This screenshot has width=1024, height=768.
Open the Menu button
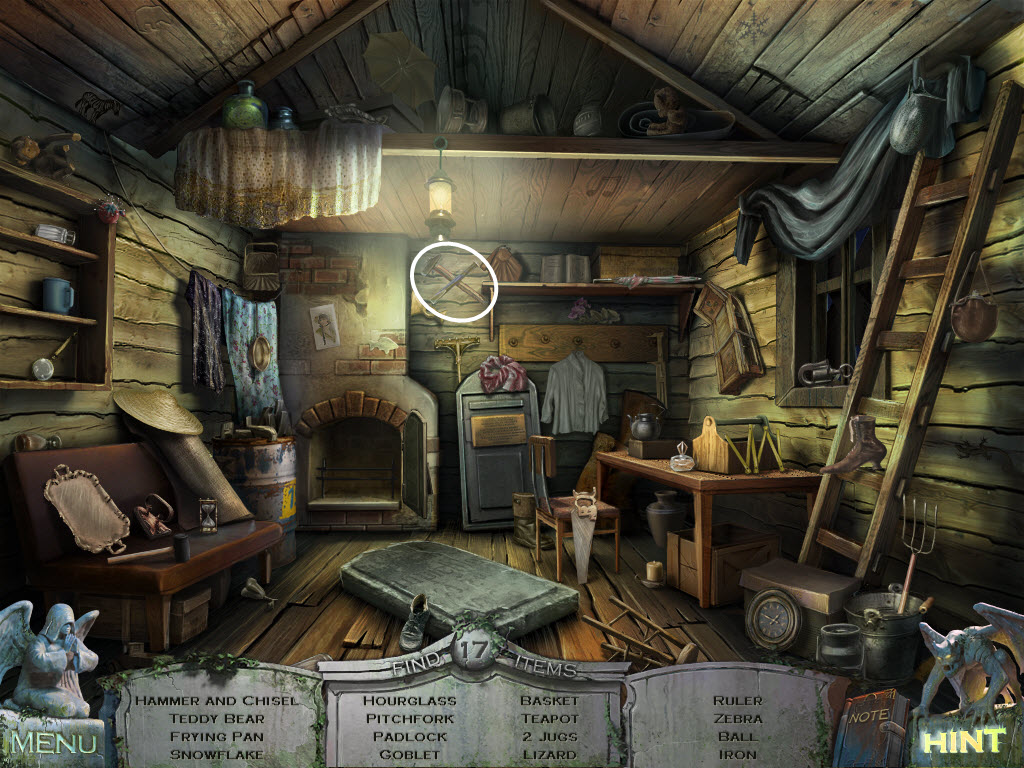click(54, 742)
